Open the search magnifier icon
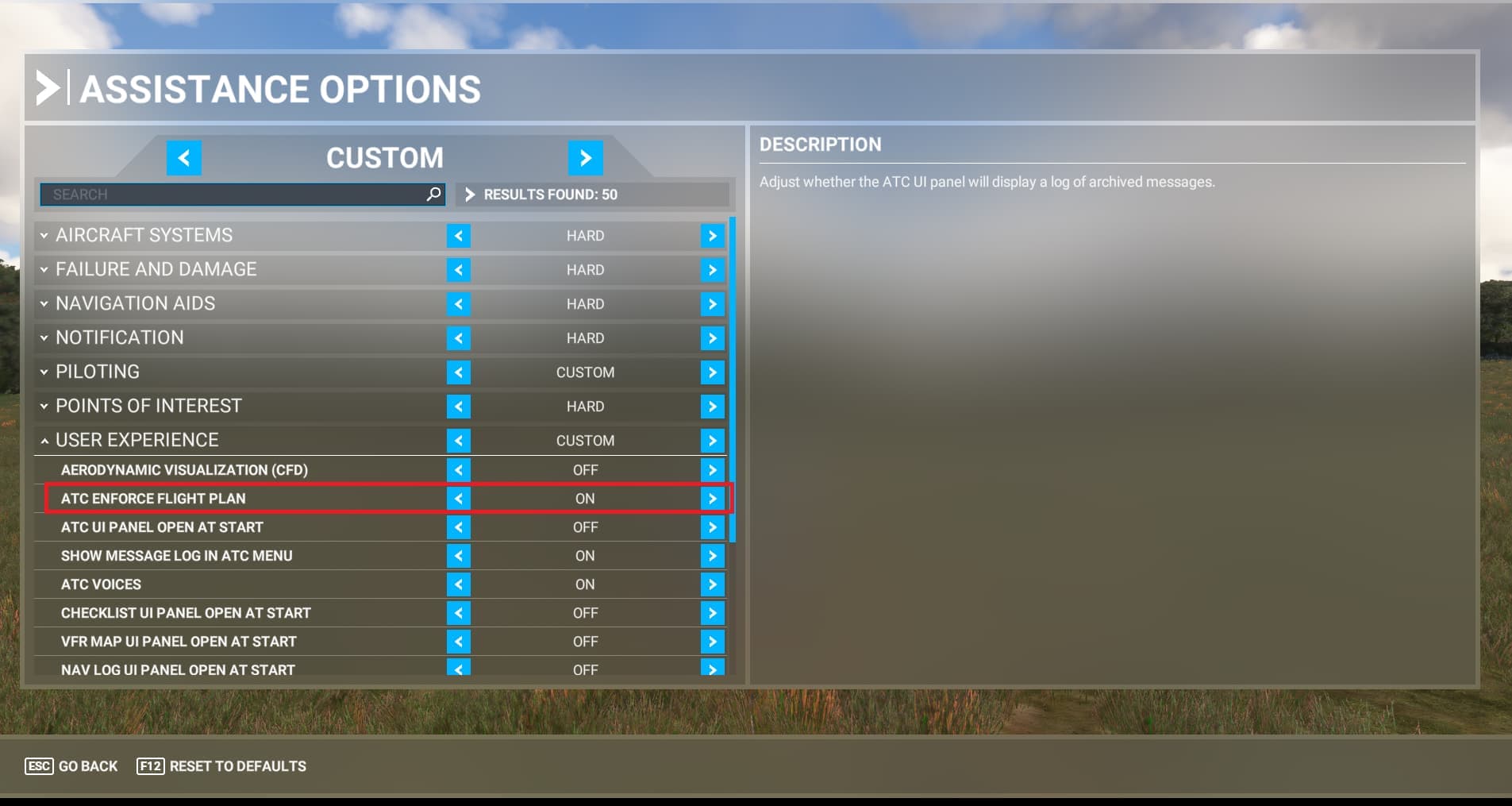The image size is (1512, 806). [x=433, y=194]
